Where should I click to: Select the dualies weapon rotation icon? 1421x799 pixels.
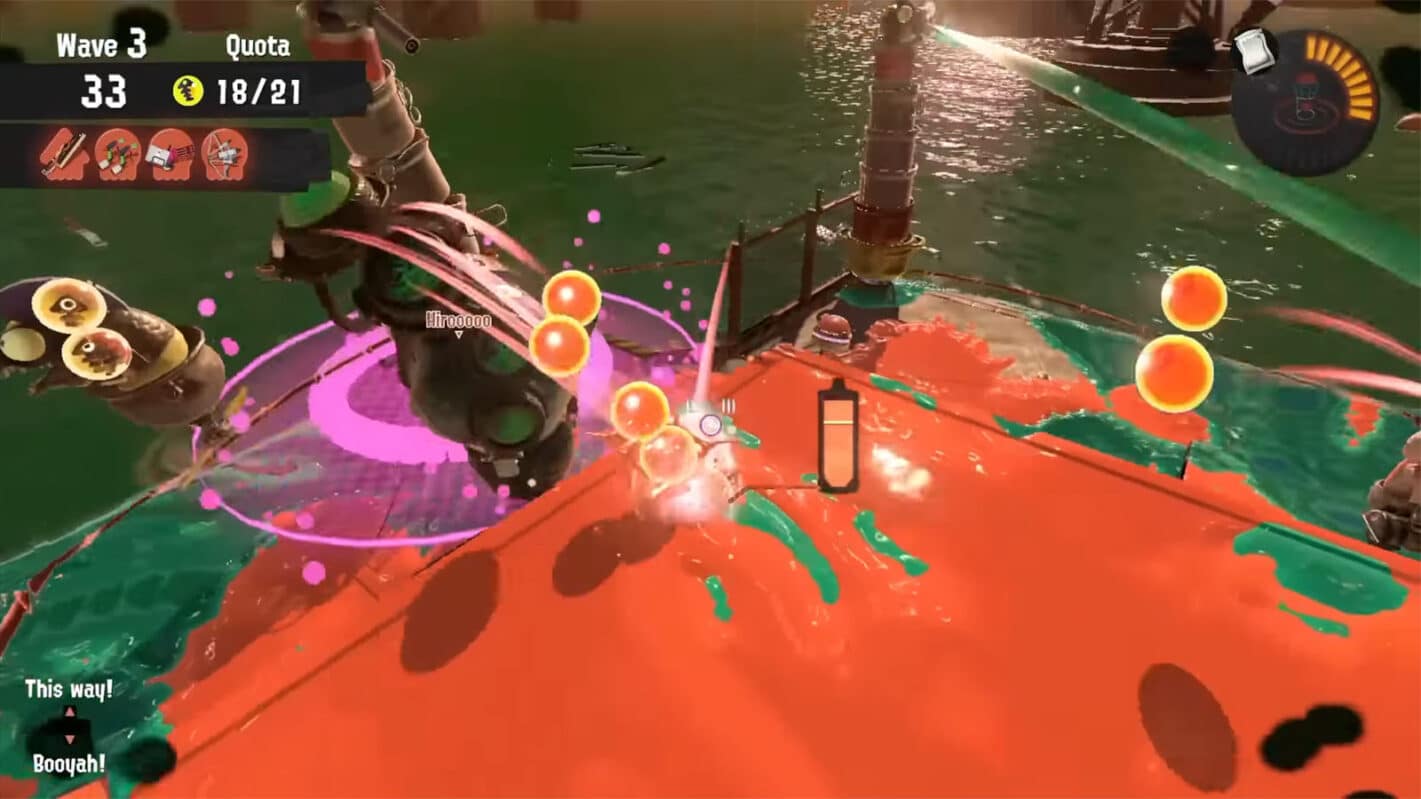coord(117,155)
